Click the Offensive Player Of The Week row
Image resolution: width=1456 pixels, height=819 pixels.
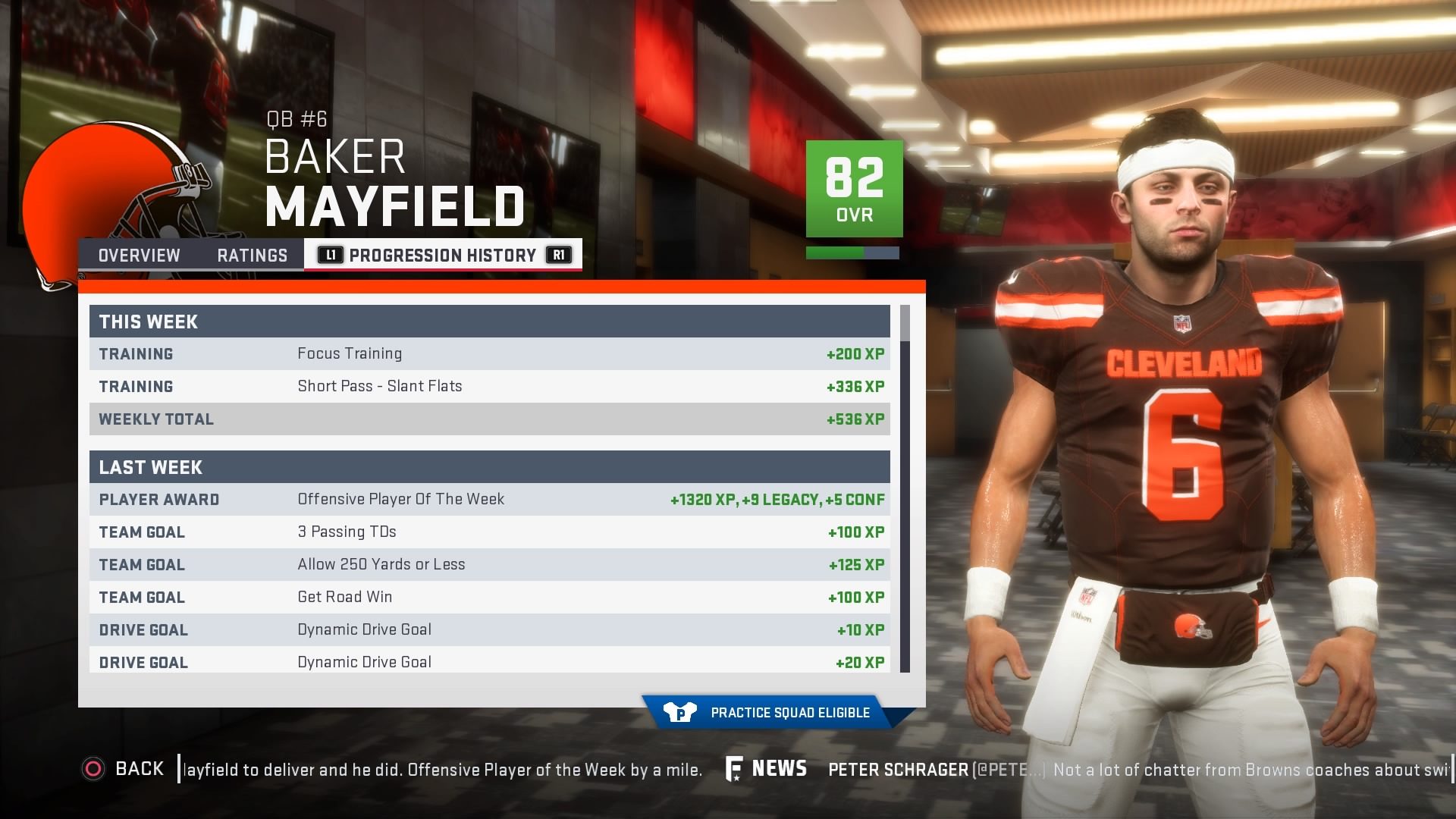coord(490,500)
